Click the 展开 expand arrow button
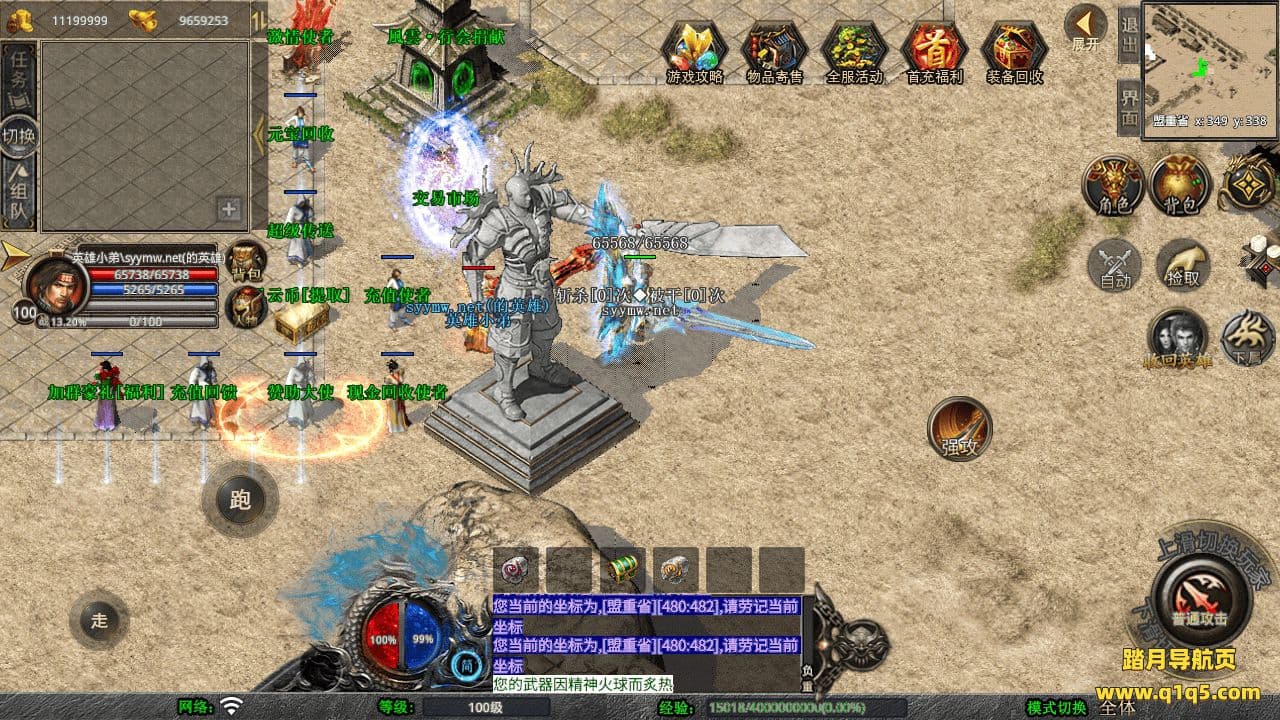The width and height of the screenshot is (1280, 720). point(1085,28)
